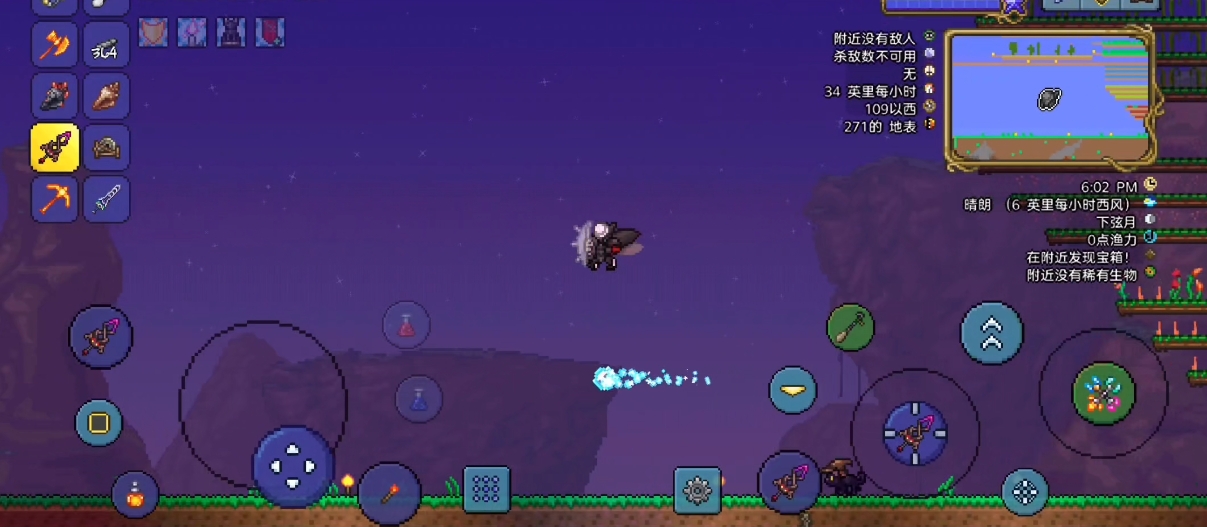
Task: Use the grappling hook button
Action: pyautogui.click(x=850, y=327)
